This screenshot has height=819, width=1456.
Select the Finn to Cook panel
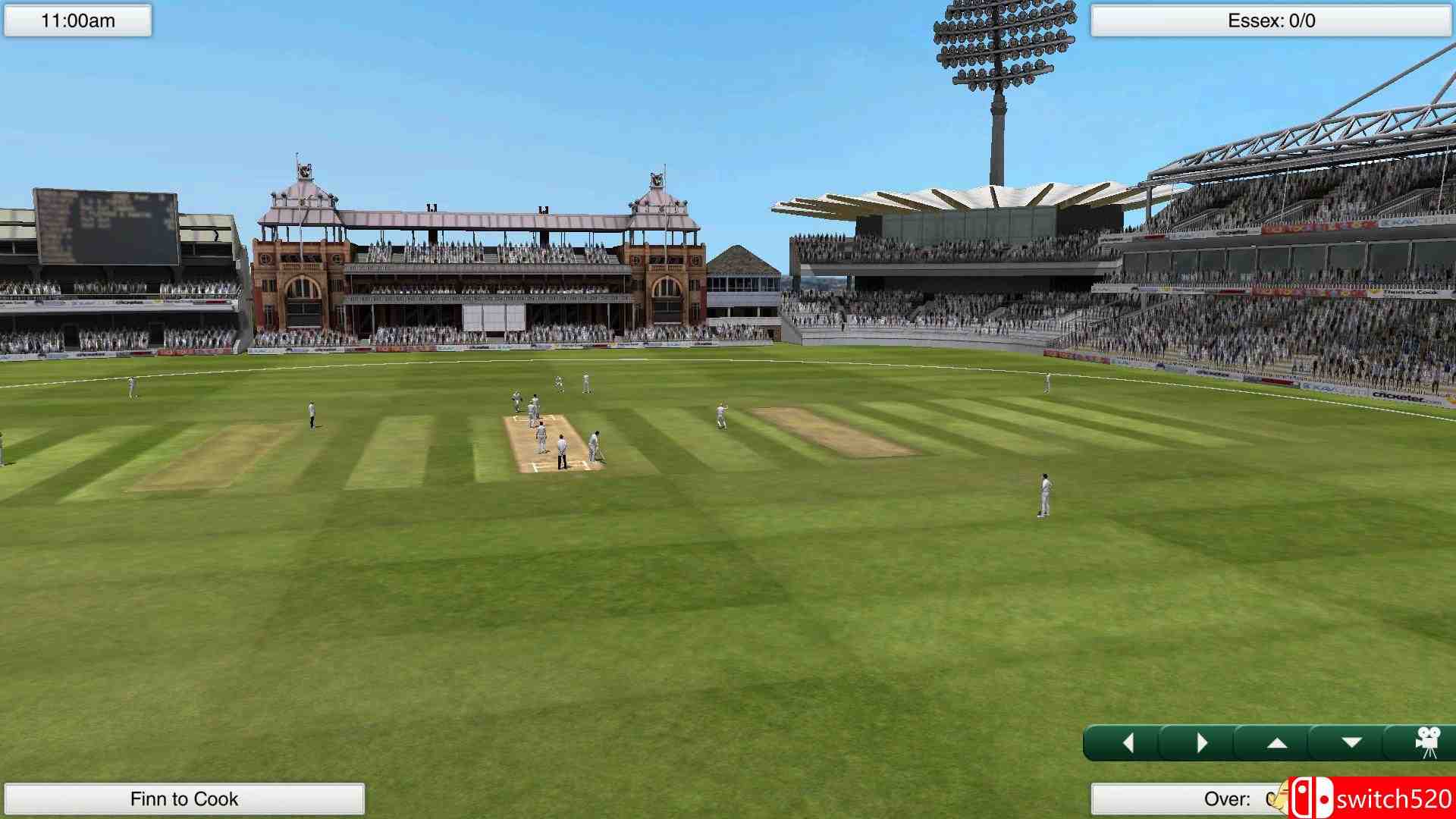184,799
